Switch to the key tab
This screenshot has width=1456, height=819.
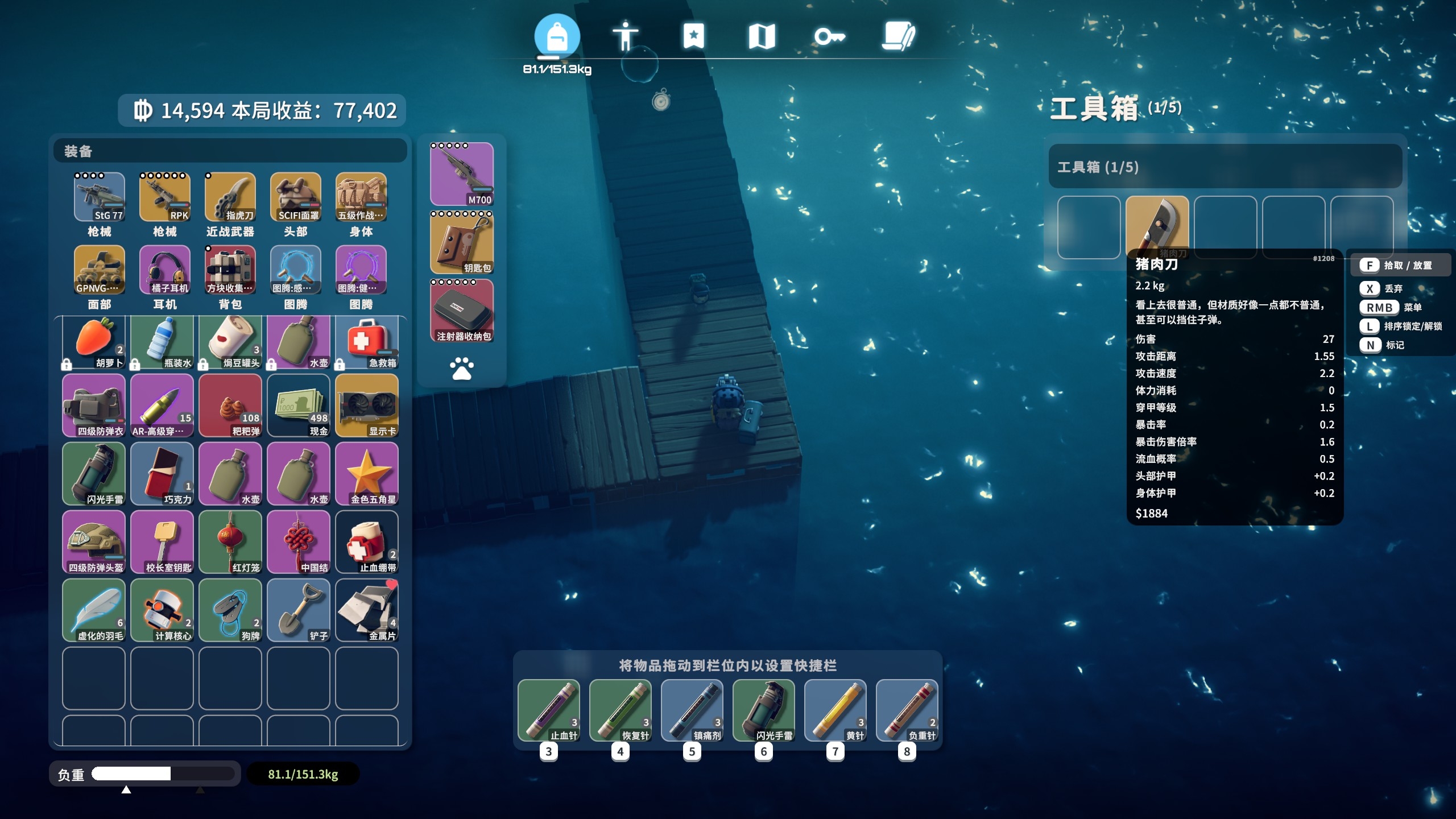click(x=829, y=37)
